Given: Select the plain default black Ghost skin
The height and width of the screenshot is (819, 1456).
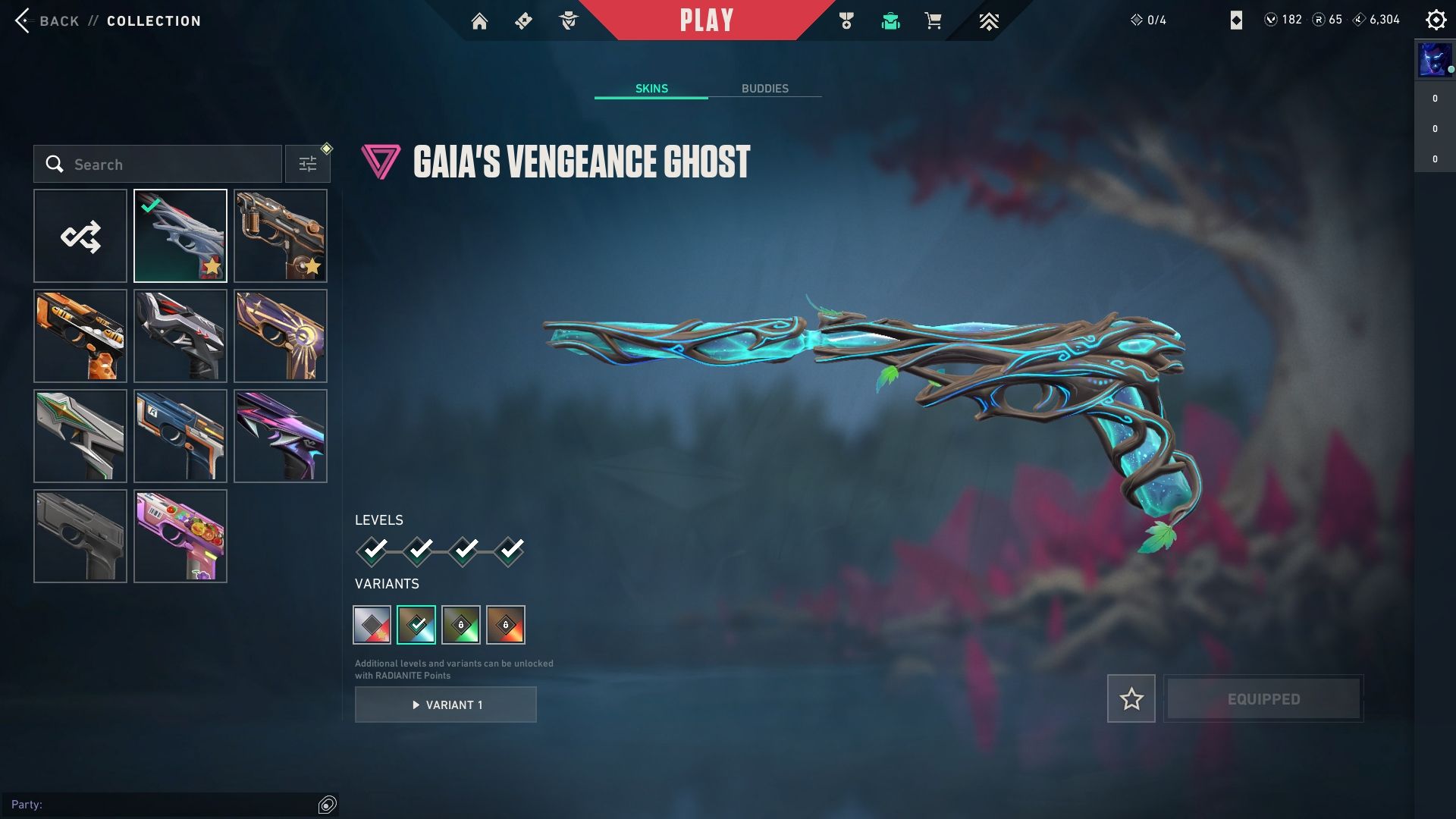Looking at the screenshot, I should [x=80, y=536].
